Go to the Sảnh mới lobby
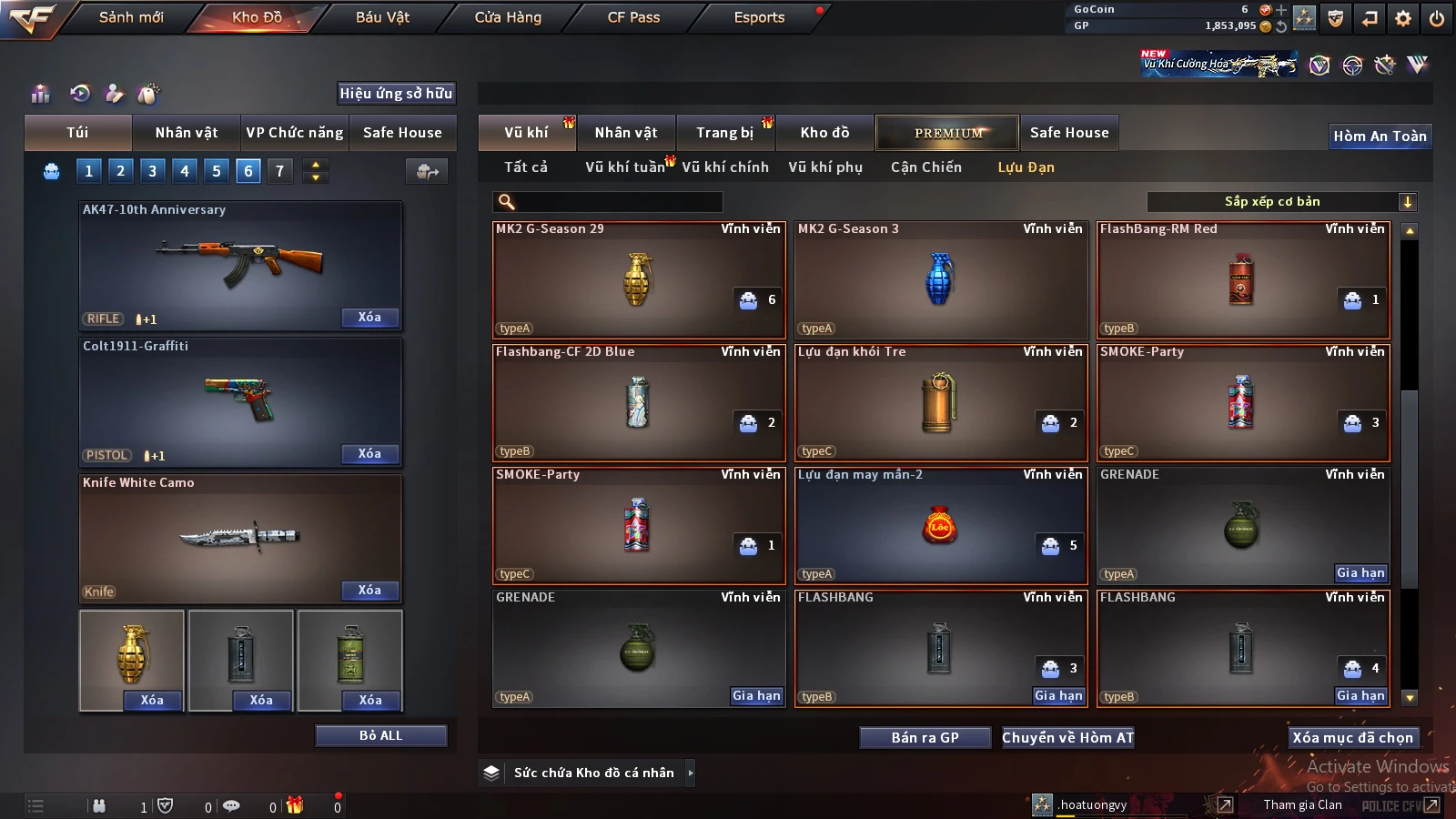 131,17
